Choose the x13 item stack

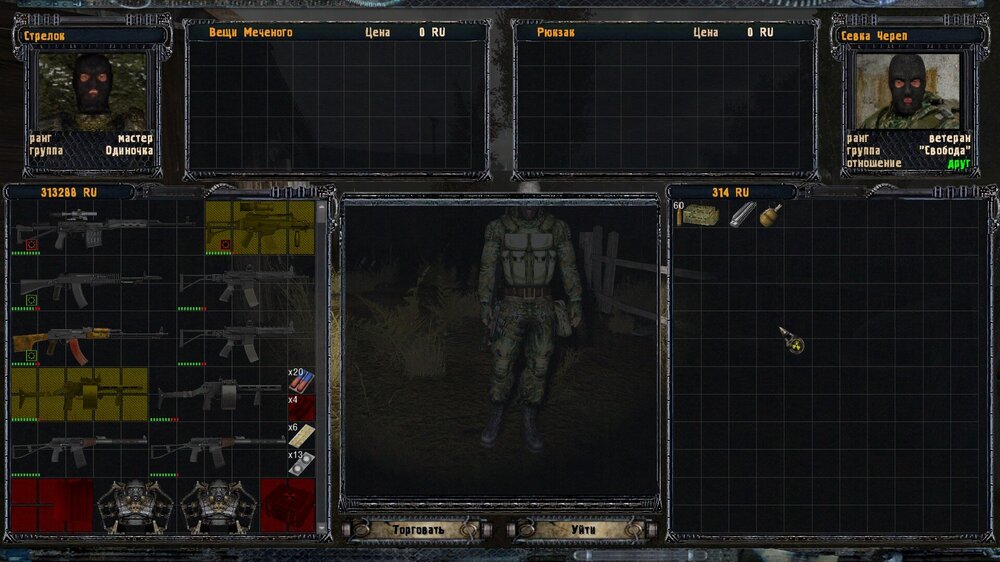click(301, 462)
